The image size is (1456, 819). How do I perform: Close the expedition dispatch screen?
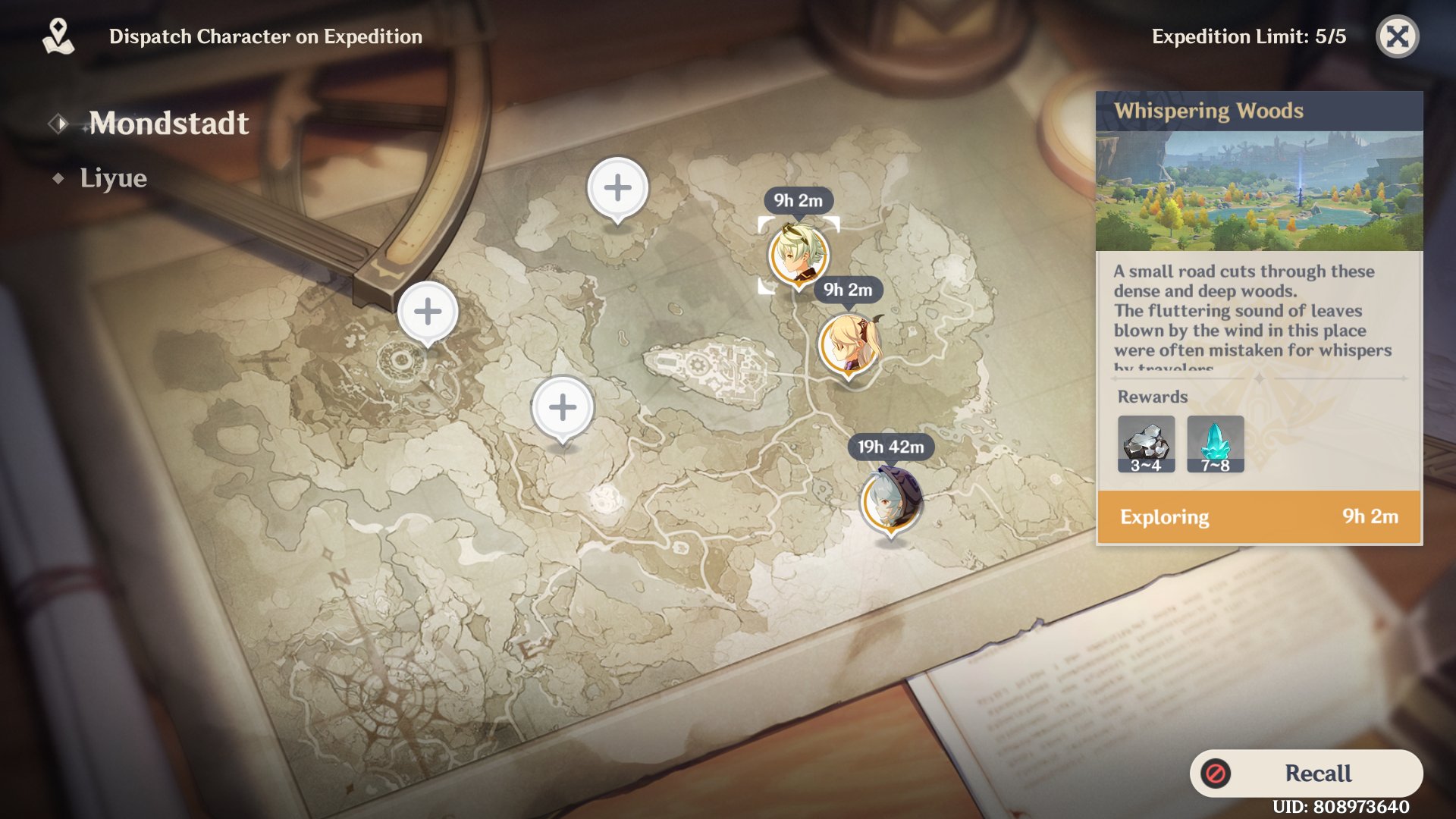[x=1397, y=36]
